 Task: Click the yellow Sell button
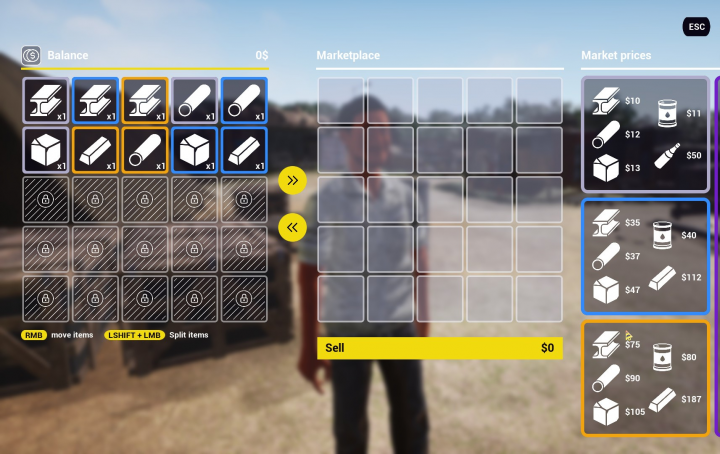(440, 348)
